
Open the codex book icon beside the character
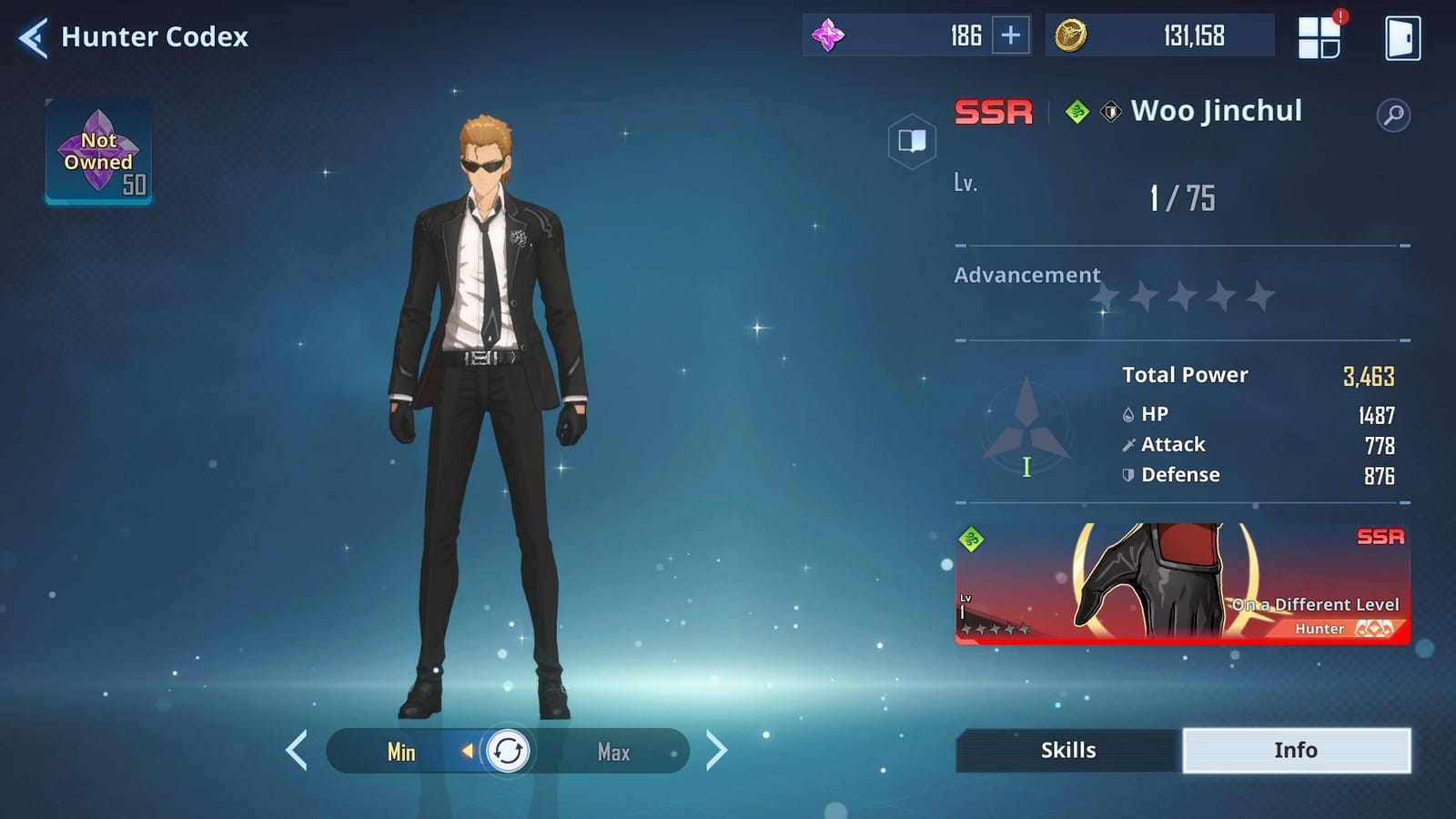point(913,139)
